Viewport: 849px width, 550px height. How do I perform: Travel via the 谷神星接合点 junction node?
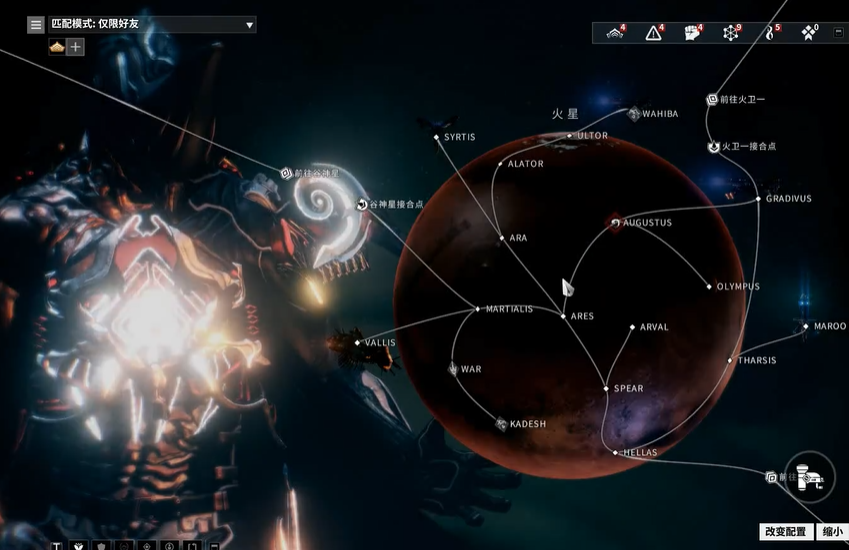[x=362, y=204]
